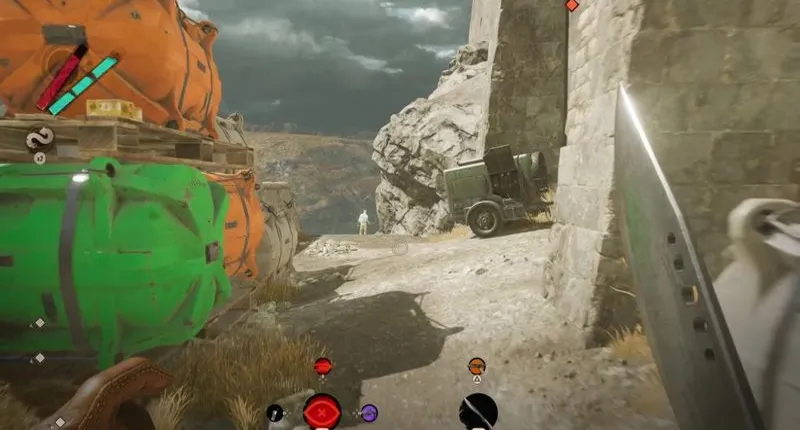This screenshot has width=800, height=430.
Task: Use the small orange item icon
Action: click(x=477, y=367)
